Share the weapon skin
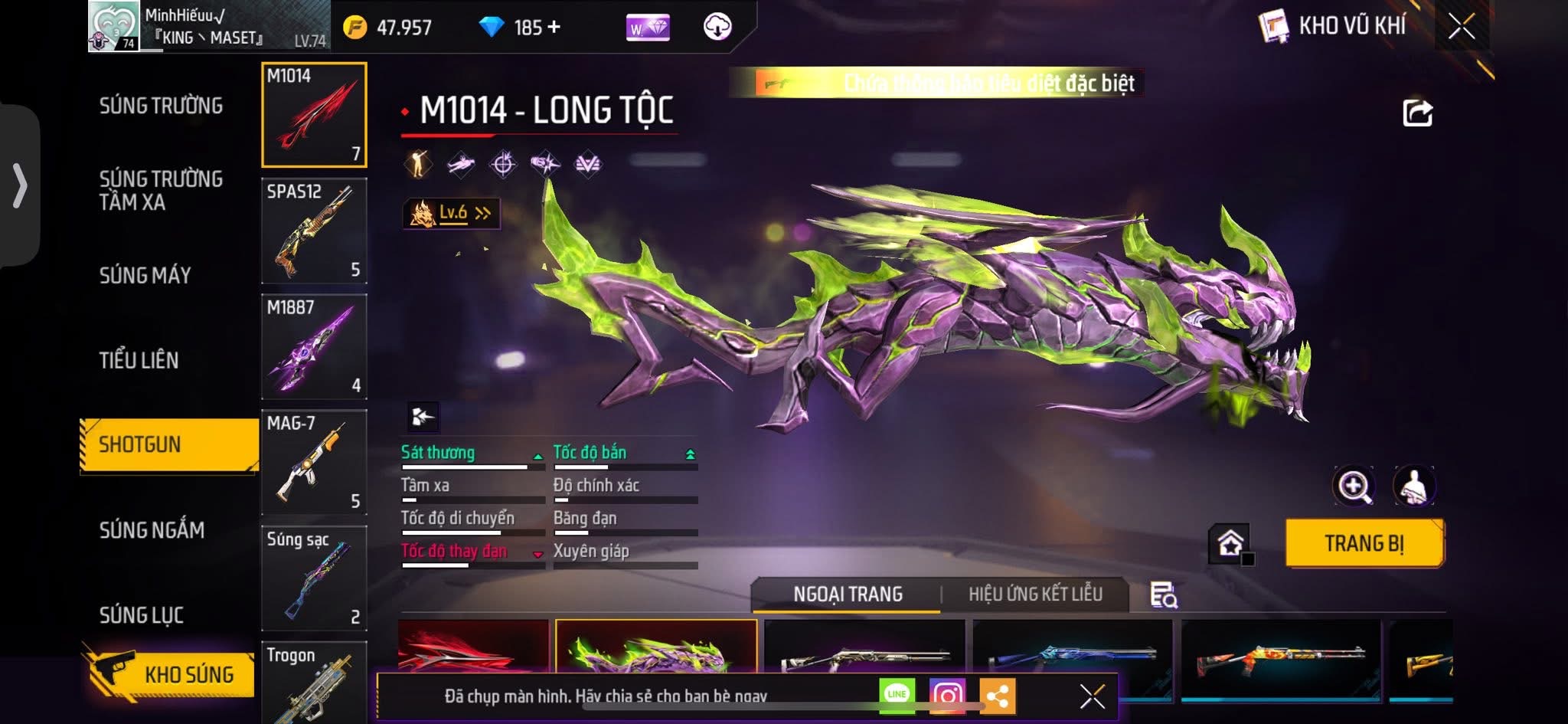The height and width of the screenshot is (724, 1568). click(1417, 113)
